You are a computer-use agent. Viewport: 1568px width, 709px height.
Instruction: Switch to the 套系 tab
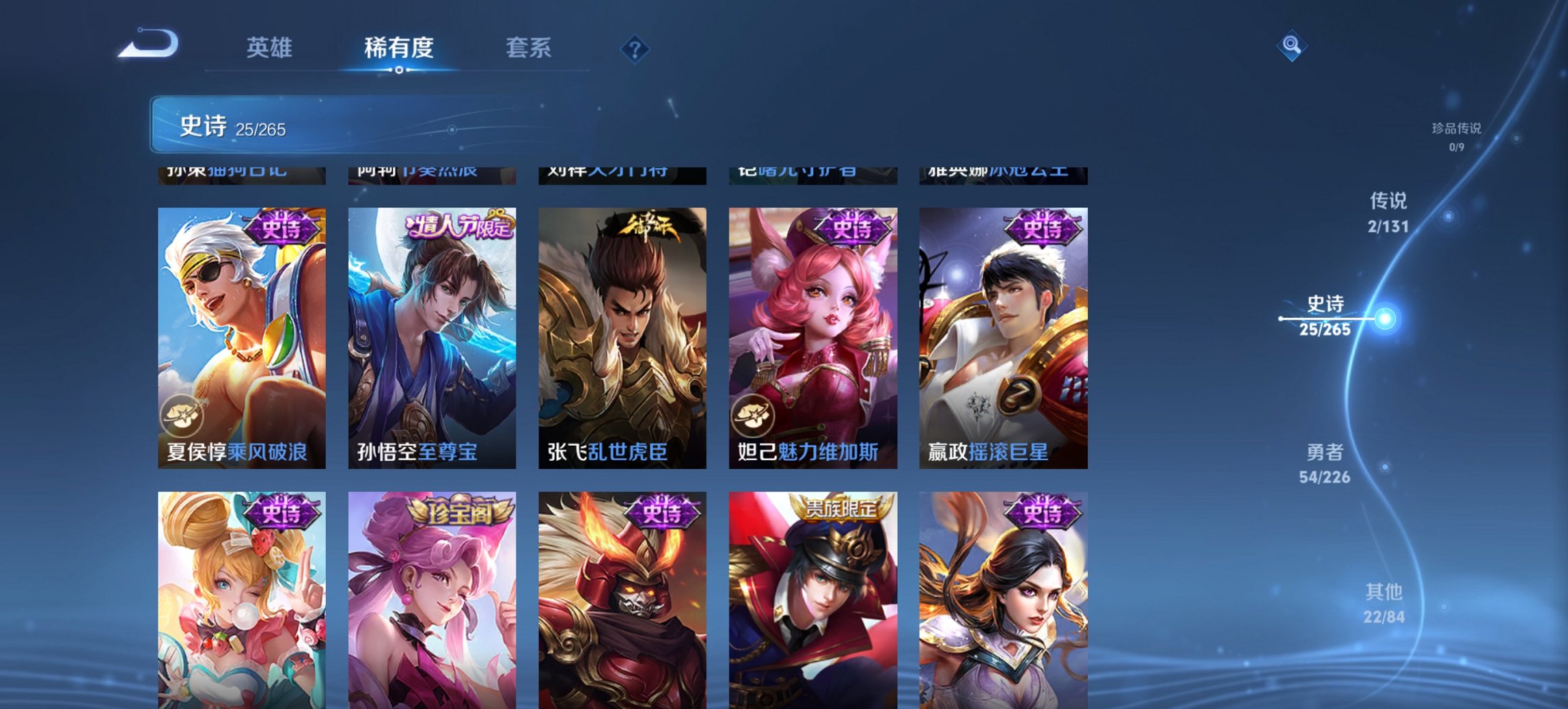tap(529, 49)
